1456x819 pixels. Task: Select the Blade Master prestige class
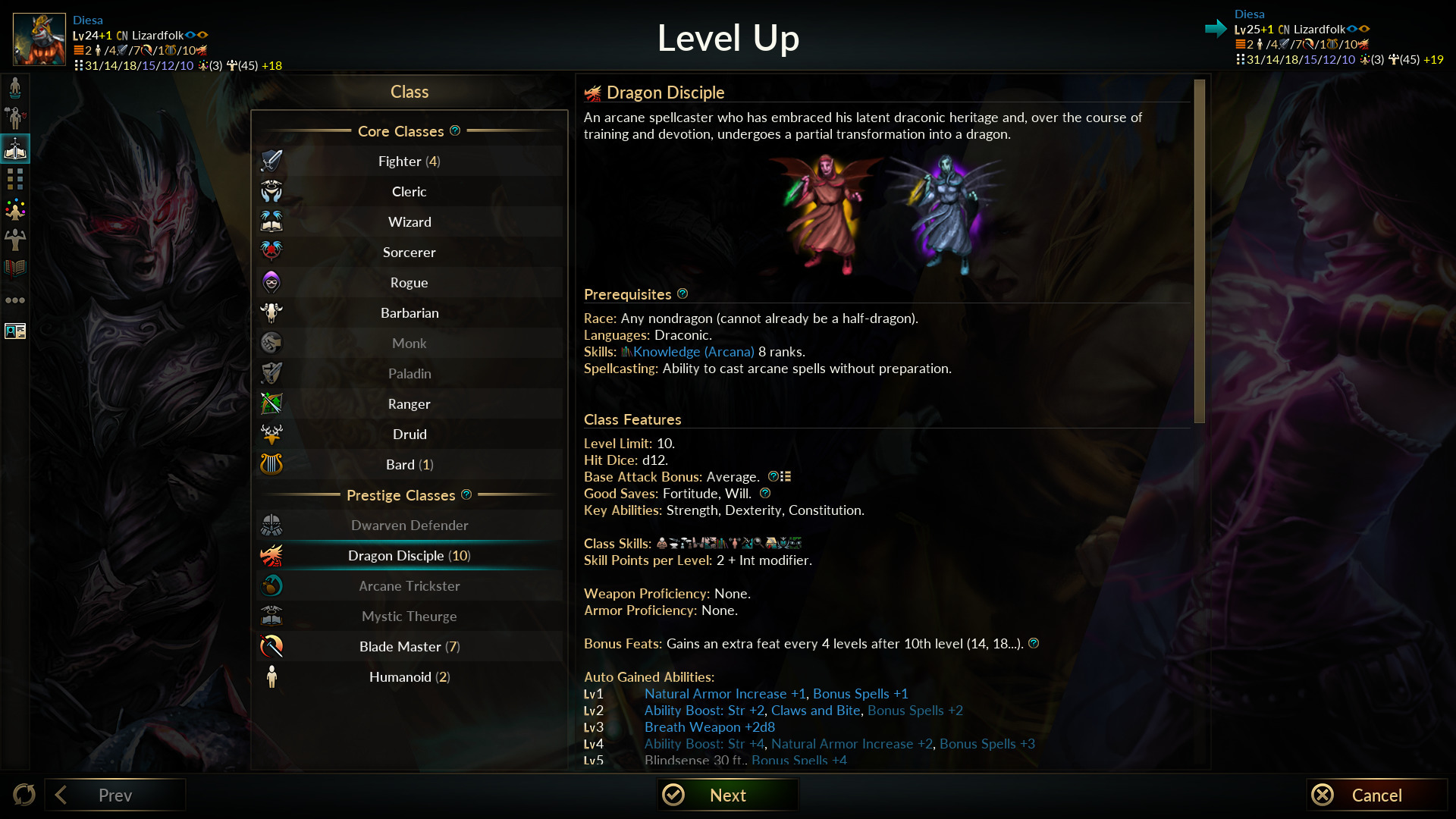409,646
